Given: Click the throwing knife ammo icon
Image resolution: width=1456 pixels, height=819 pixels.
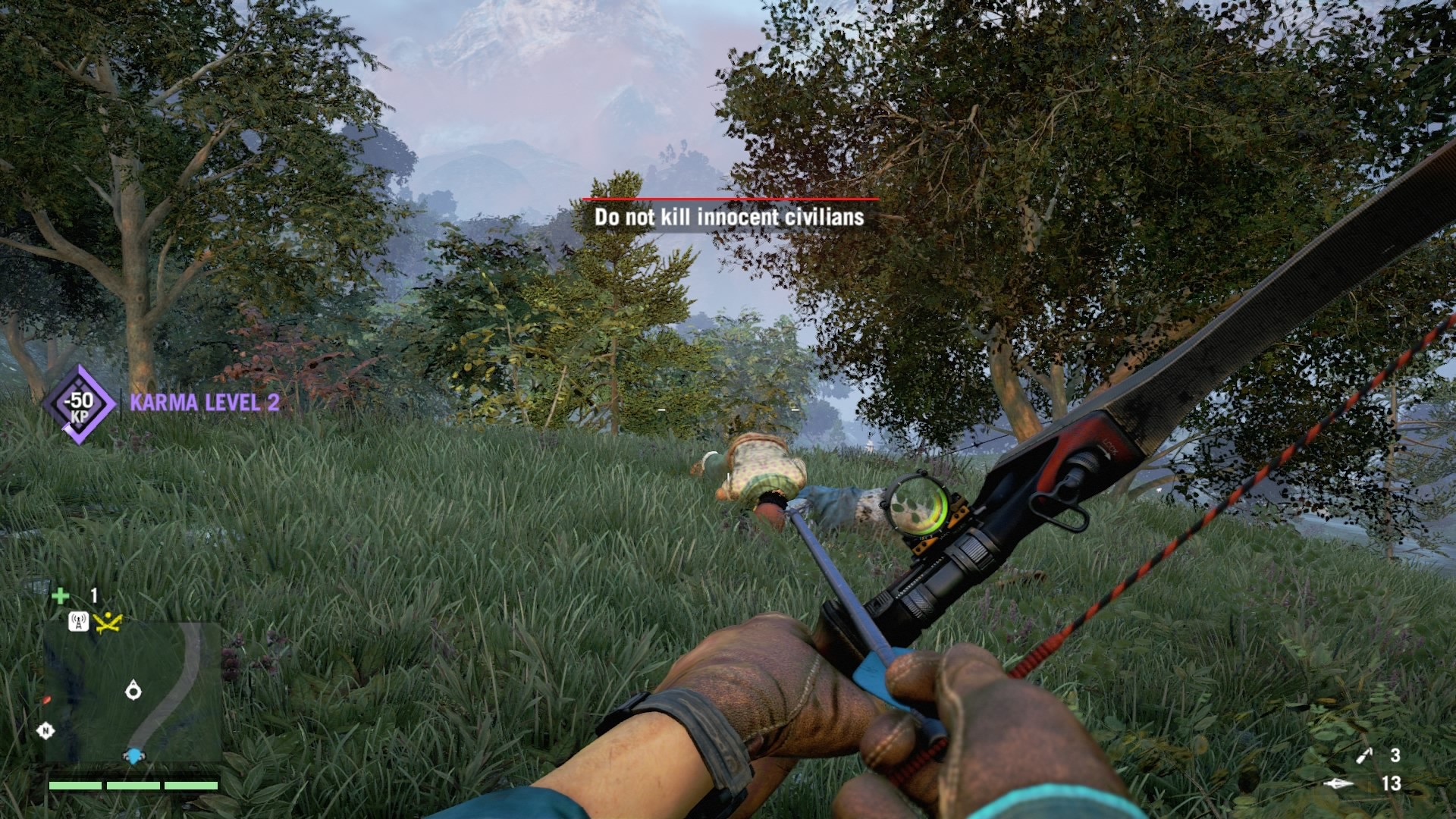Looking at the screenshot, I should (x=1364, y=756).
